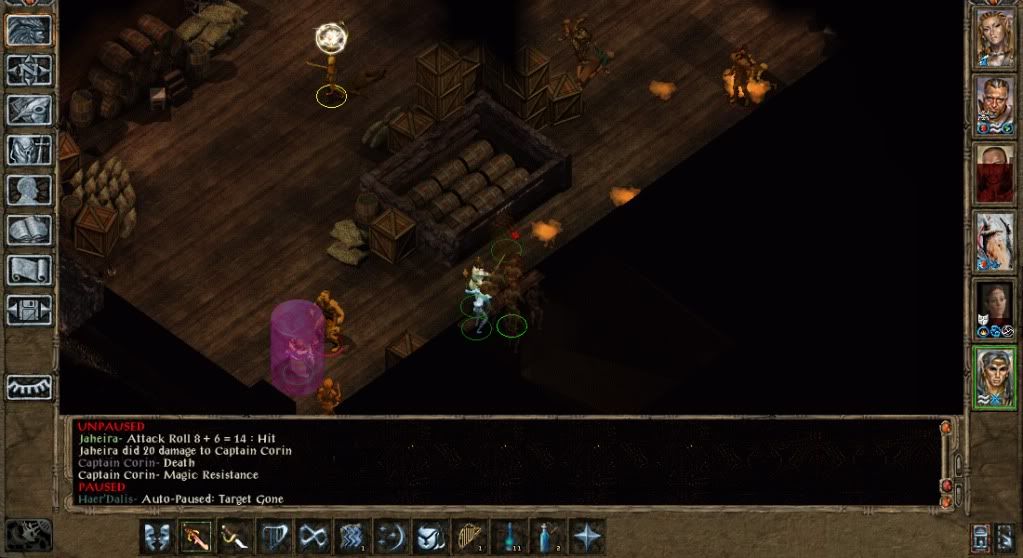Select the dark-haired woman's portrait
This screenshot has height=558, width=1023.
point(995,309)
